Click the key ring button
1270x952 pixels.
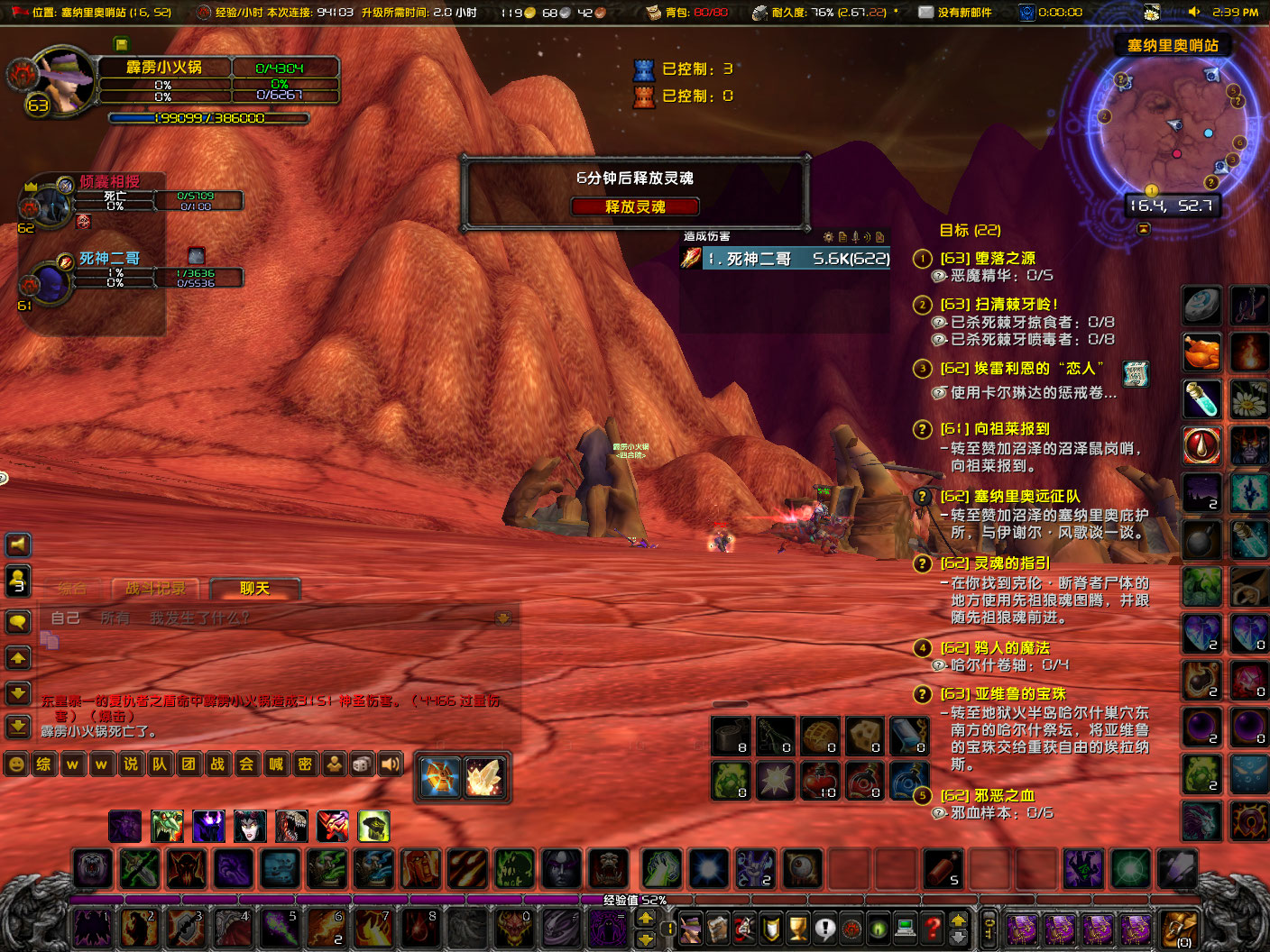tap(989, 928)
